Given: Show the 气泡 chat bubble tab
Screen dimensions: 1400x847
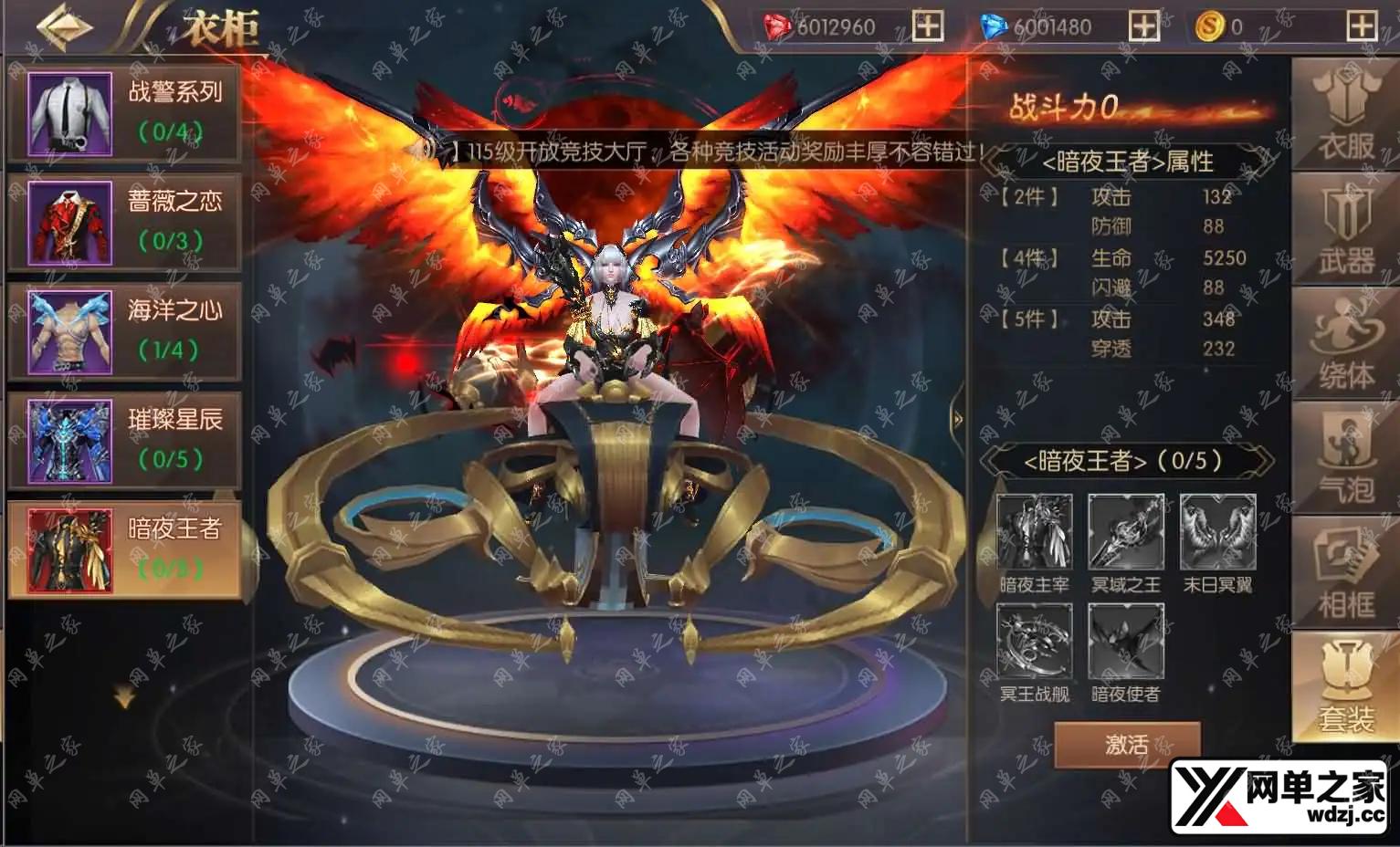Looking at the screenshot, I should [x=1345, y=459].
